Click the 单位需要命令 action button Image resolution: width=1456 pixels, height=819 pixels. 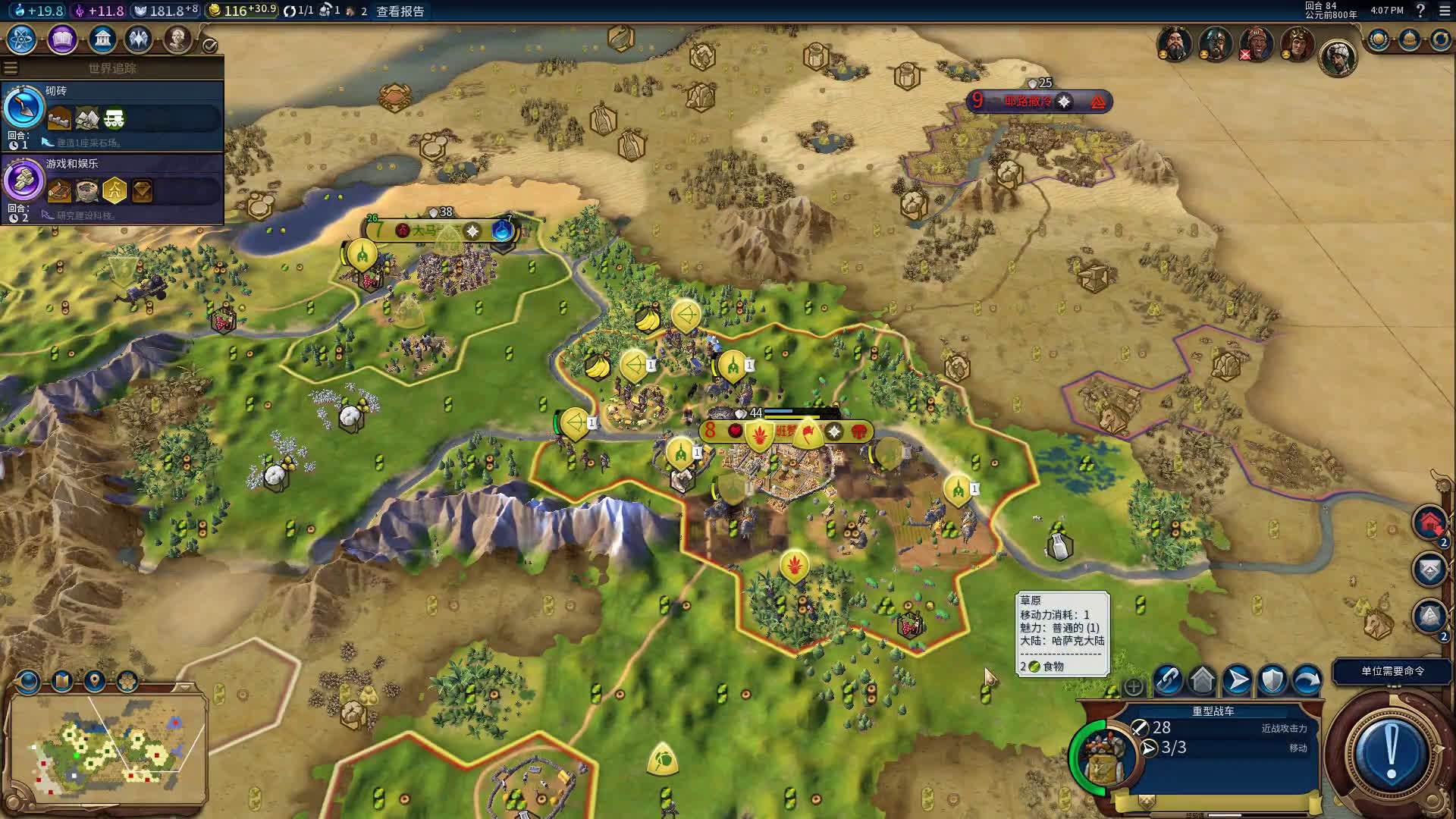coord(1392,671)
